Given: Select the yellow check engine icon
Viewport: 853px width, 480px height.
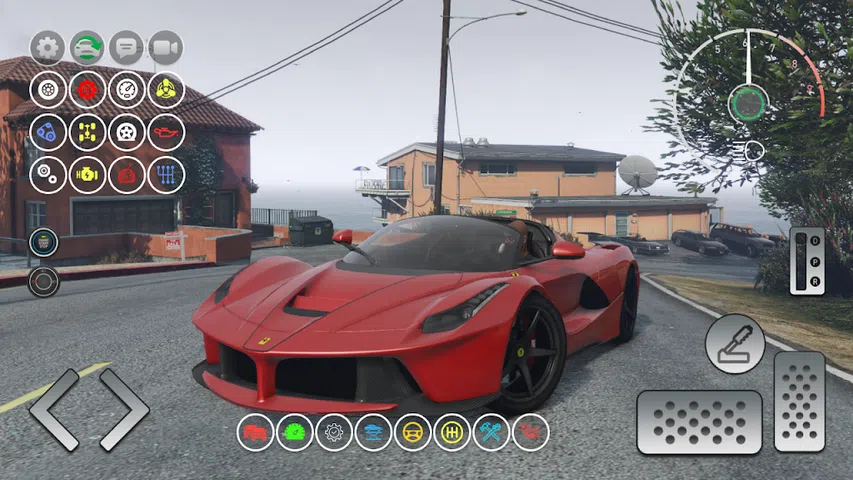Looking at the screenshot, I should (87, 174).
